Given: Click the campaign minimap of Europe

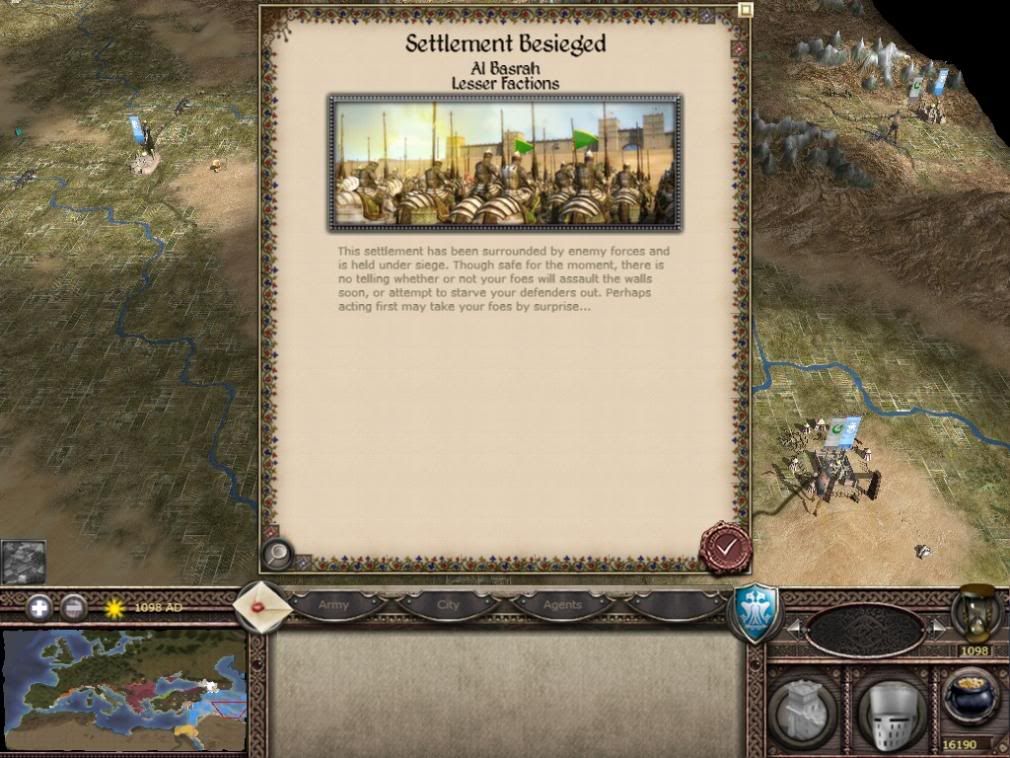Looking at the screenshot, I should 124,690.
